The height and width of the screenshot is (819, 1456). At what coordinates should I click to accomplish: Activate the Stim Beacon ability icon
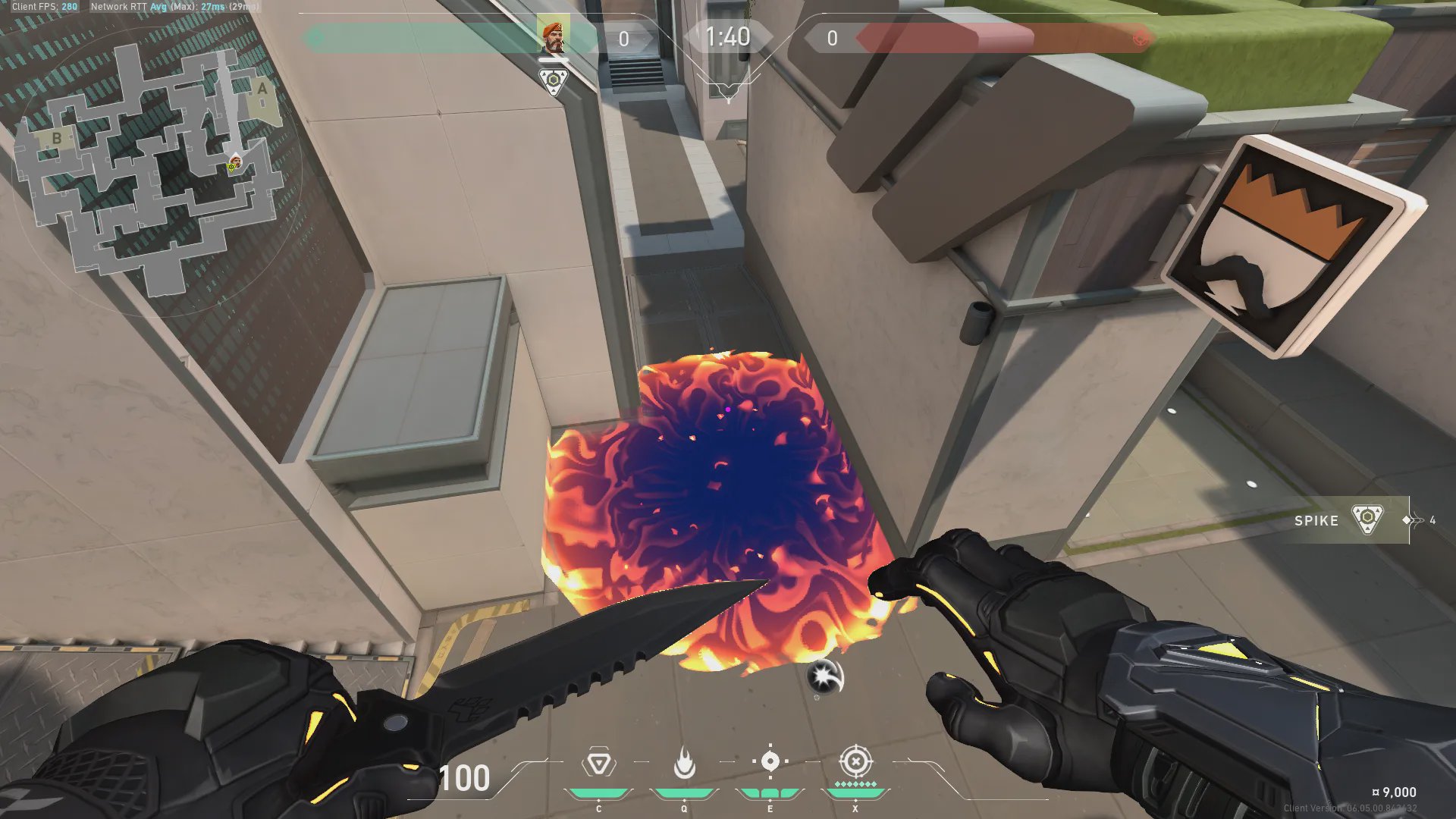point(598,763)
